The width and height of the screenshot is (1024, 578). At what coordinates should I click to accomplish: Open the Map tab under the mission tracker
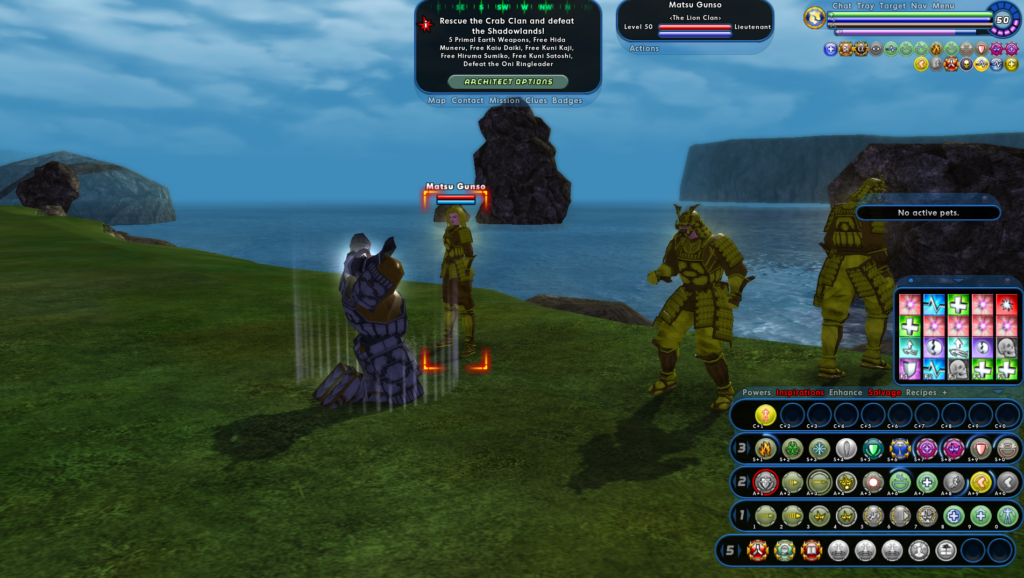[x=437, y=101]
